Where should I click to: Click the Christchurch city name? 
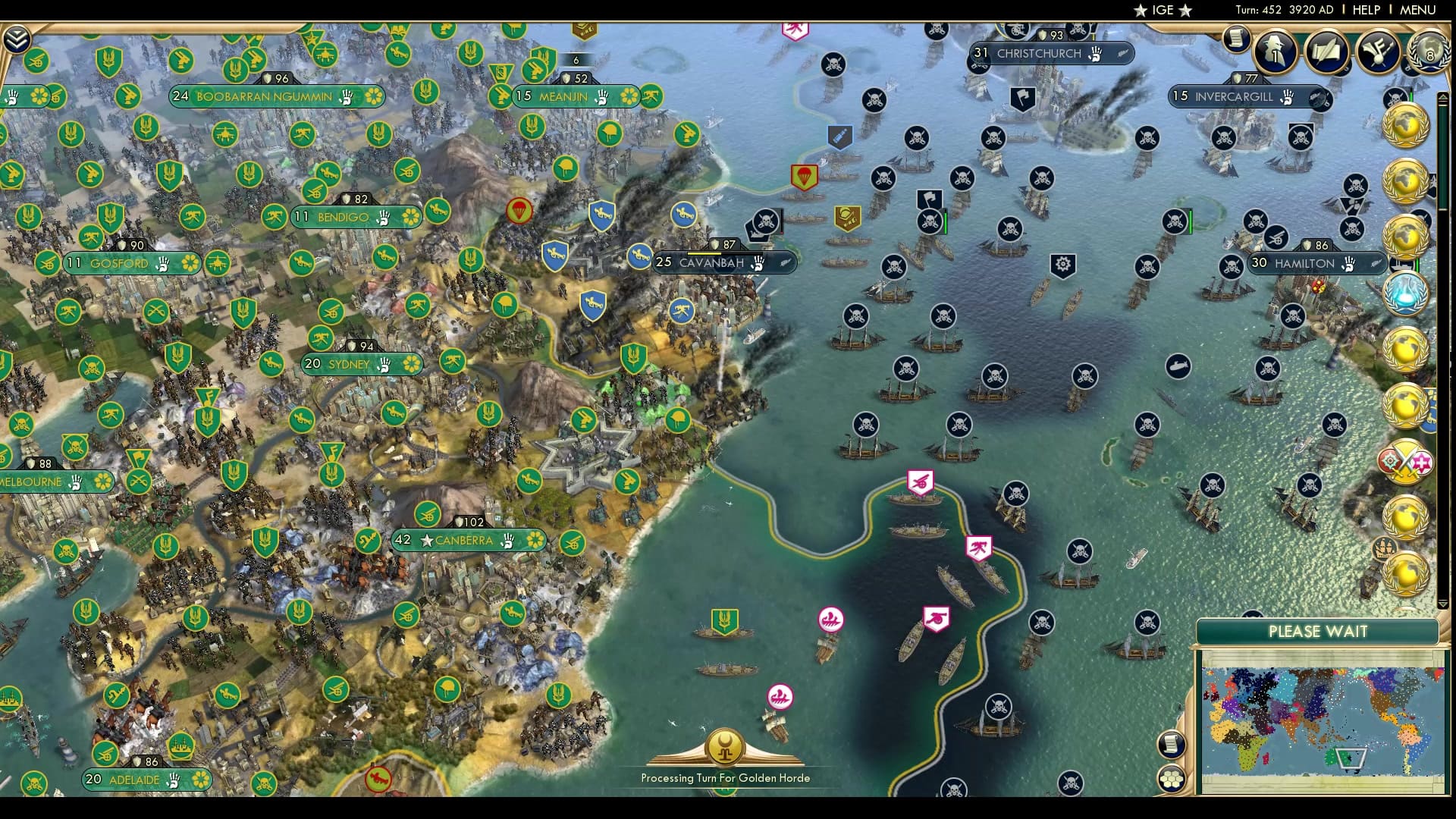(1039, 54)
